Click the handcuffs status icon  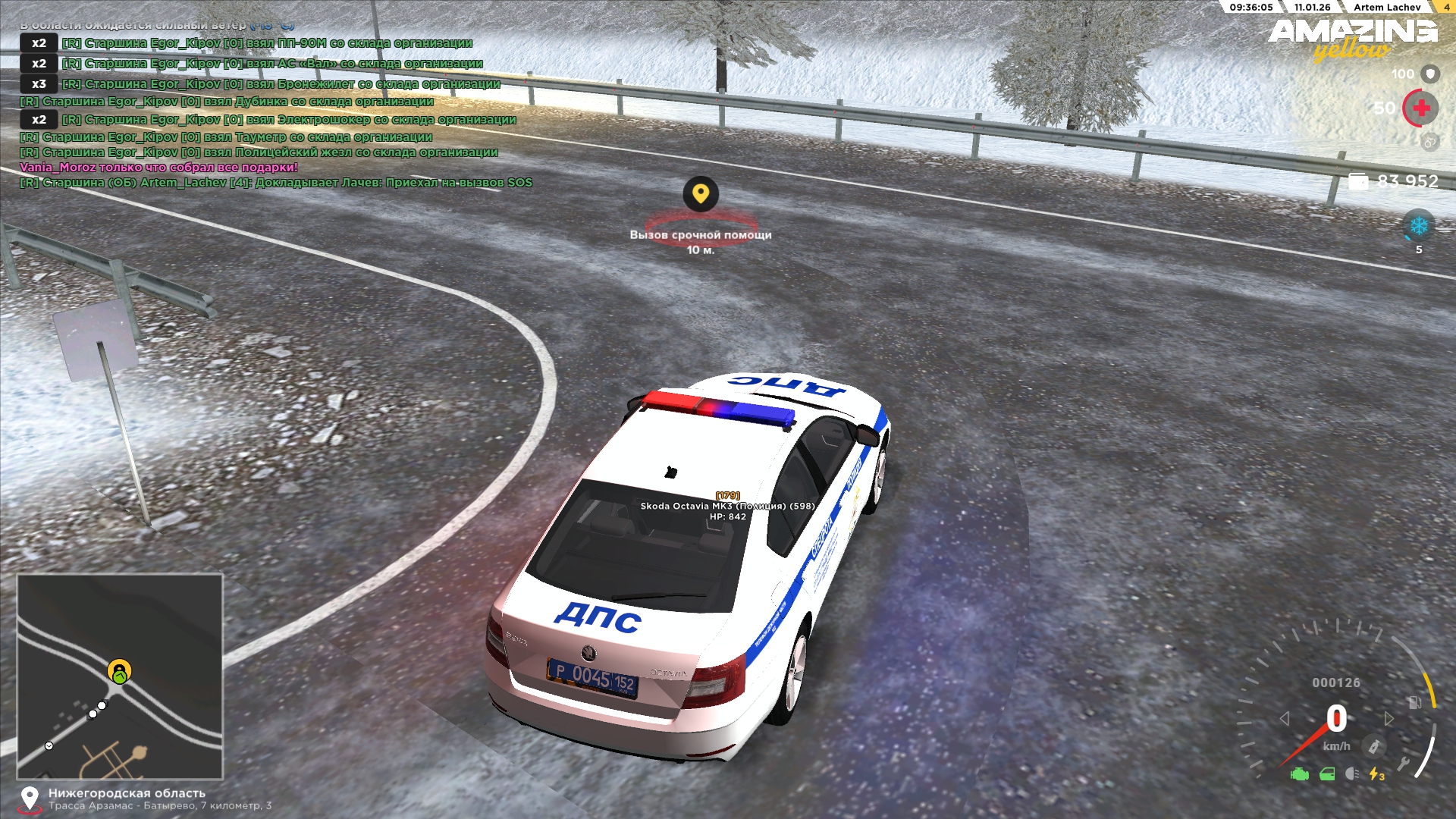[1429, 141]
